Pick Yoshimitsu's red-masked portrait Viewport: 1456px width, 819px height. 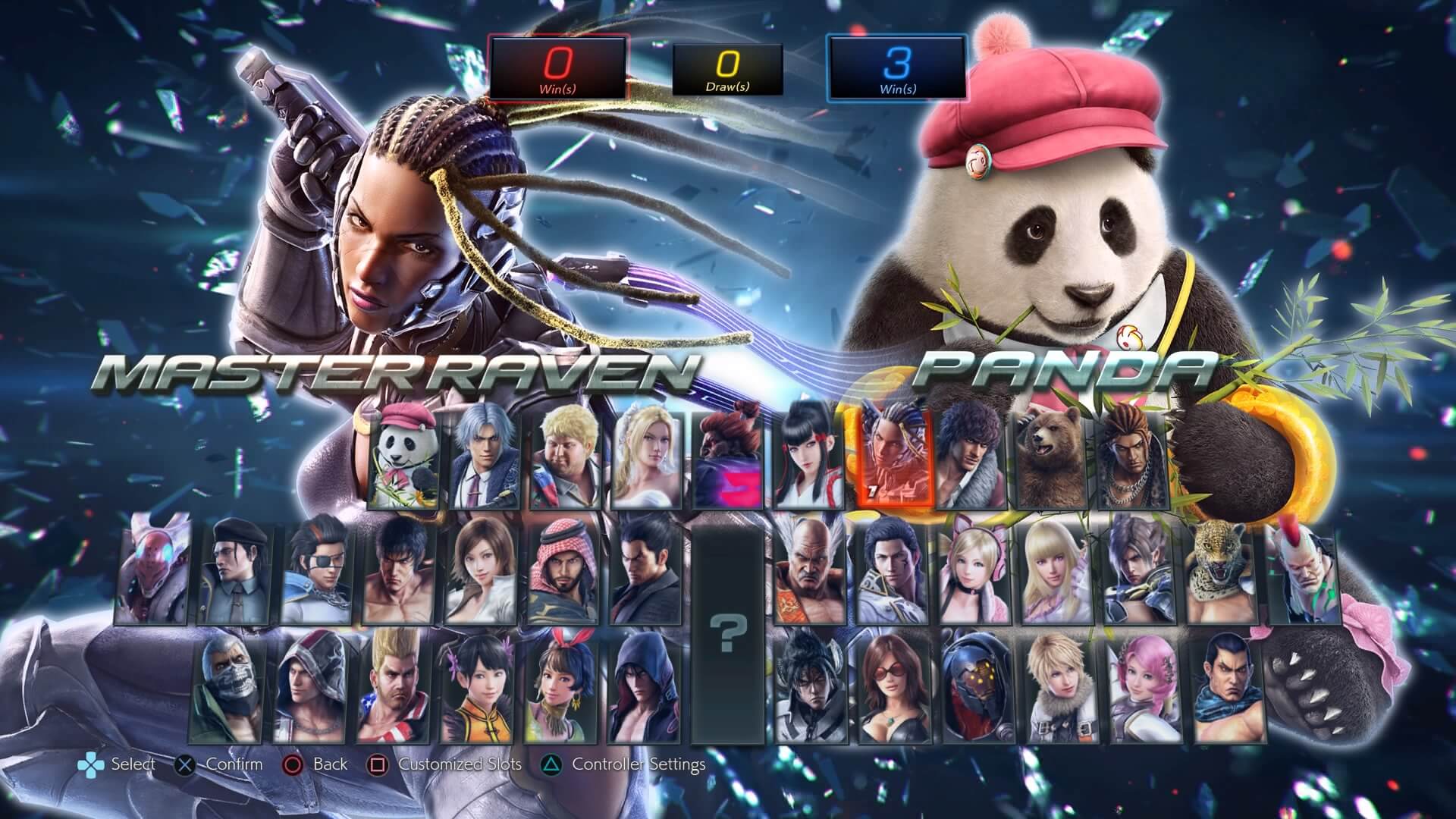[x=155, y=569]
